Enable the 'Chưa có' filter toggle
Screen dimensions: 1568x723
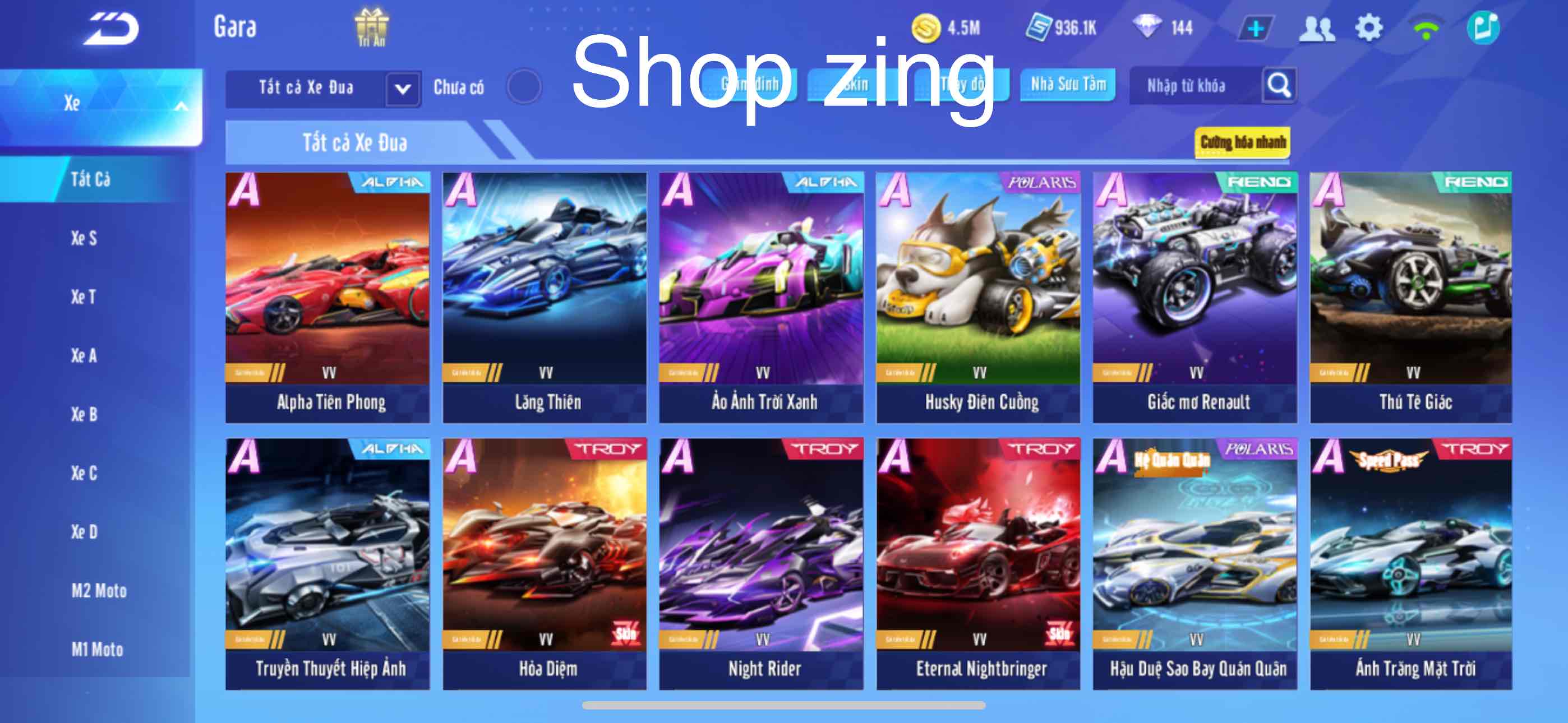pyautogui.click(x=525, y=86)
